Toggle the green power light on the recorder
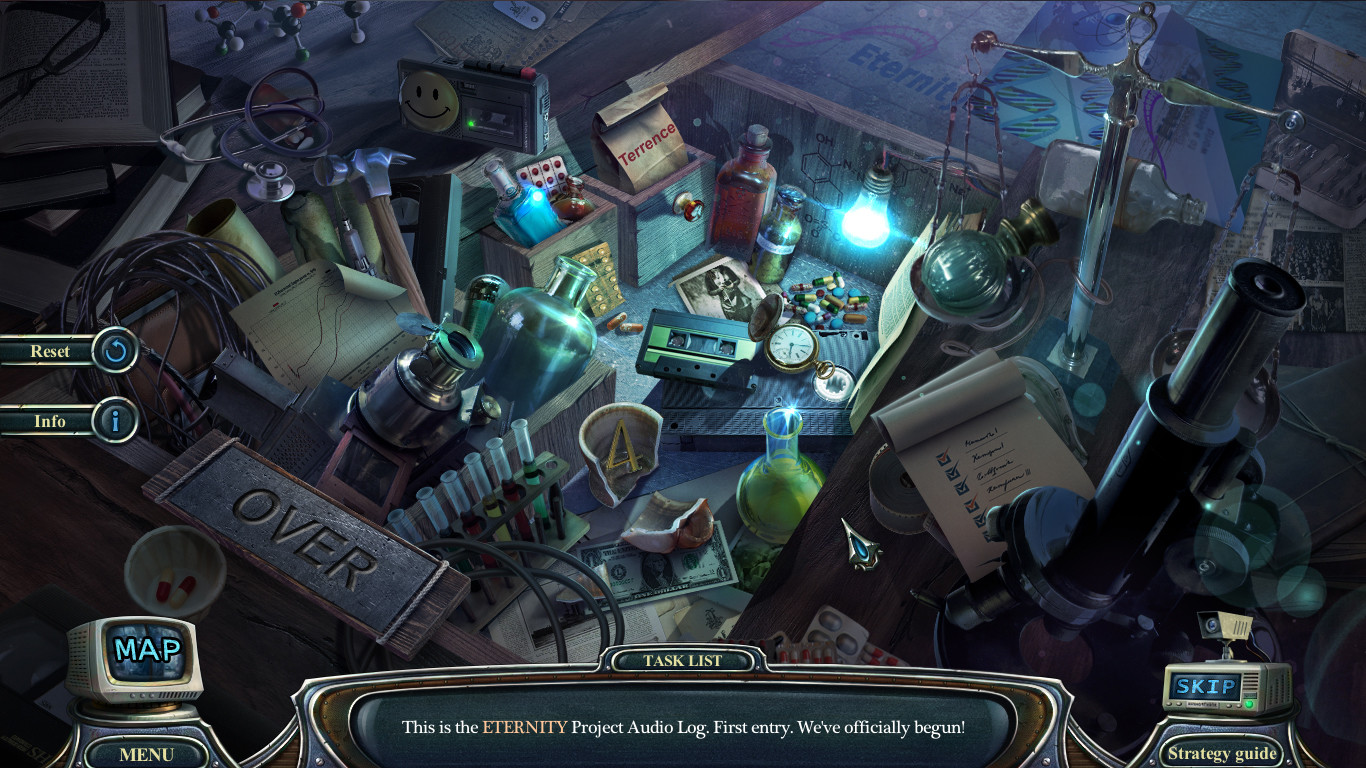Image resolution: width=1366 pixels, height=768 pixels. coord(471,124)
